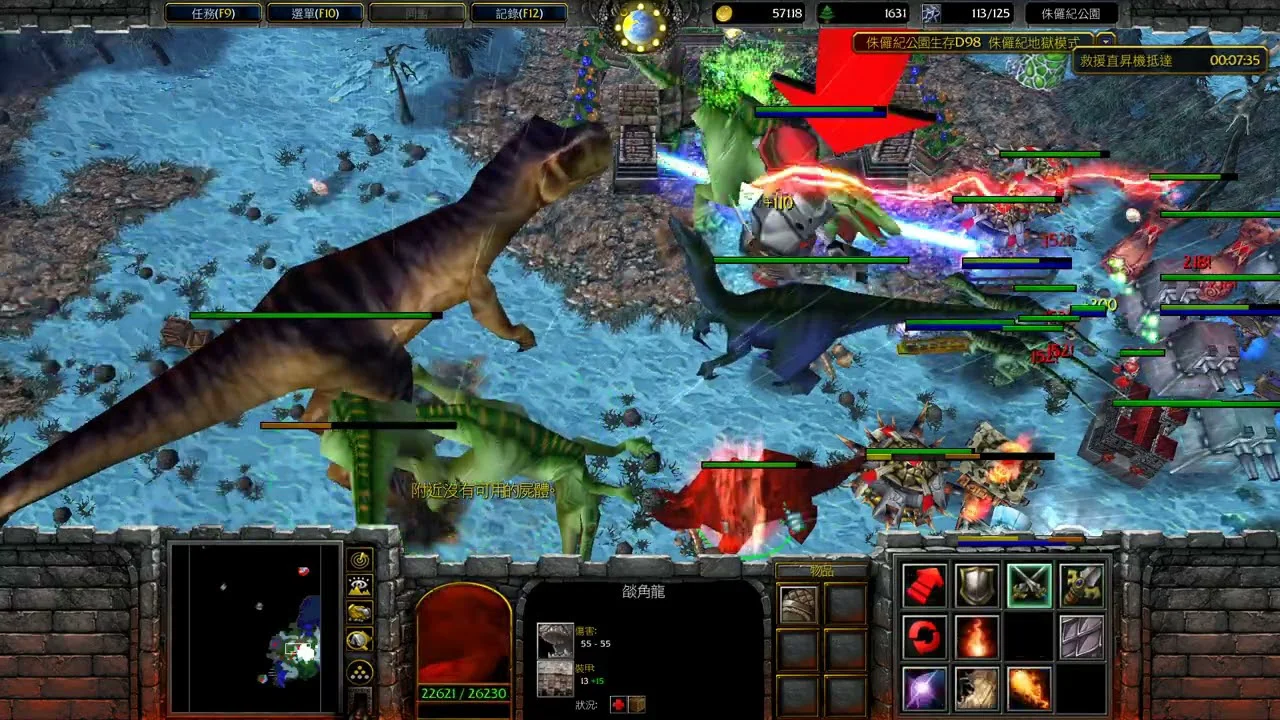Image resolution: width=1280 pixels, height=720 pixels.
Task: Select the unit portrait
Action: [464, 637]
